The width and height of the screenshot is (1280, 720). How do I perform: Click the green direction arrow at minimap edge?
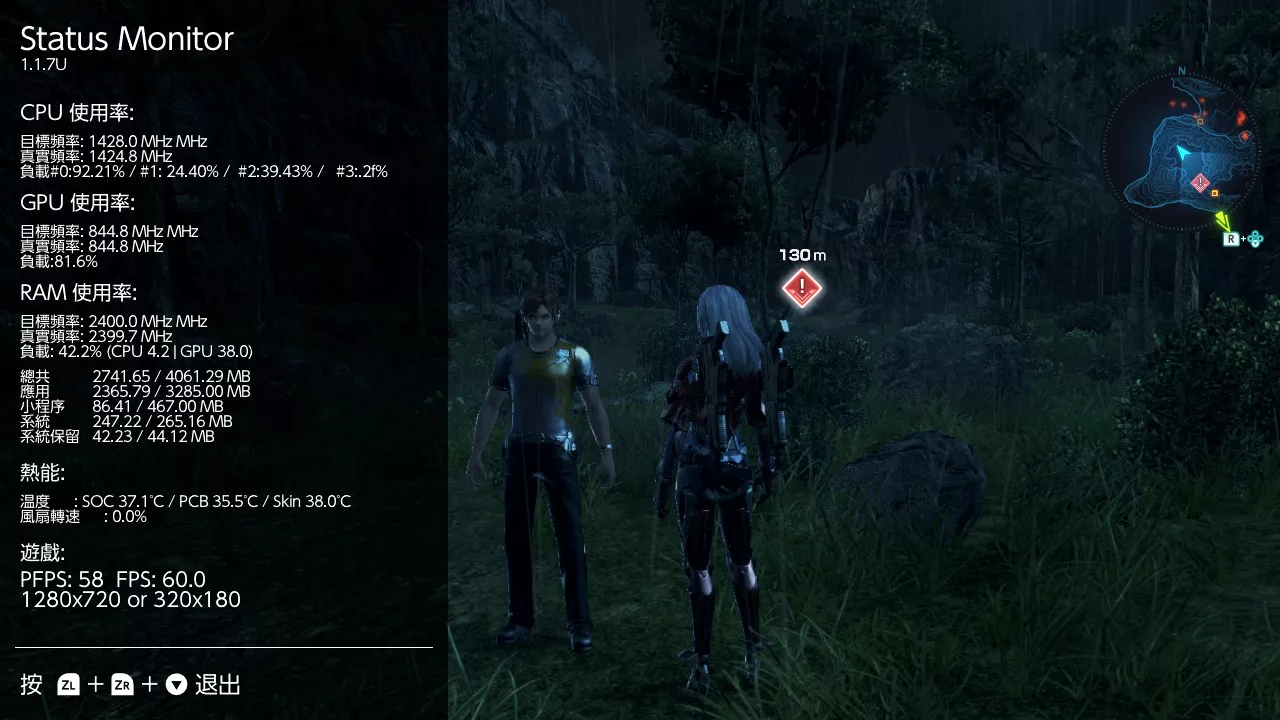click(x=1222, y=219)
